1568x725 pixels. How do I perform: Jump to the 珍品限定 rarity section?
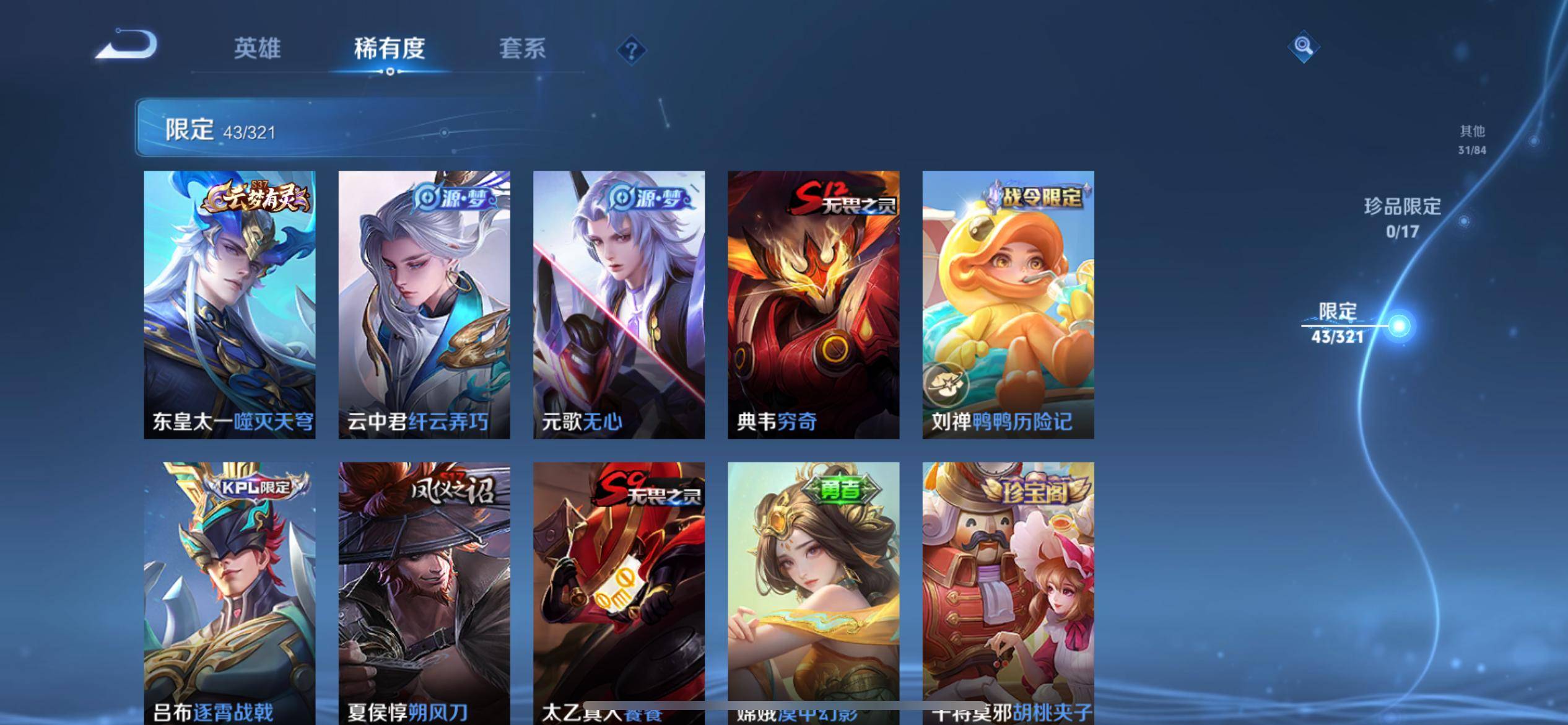1403,217
